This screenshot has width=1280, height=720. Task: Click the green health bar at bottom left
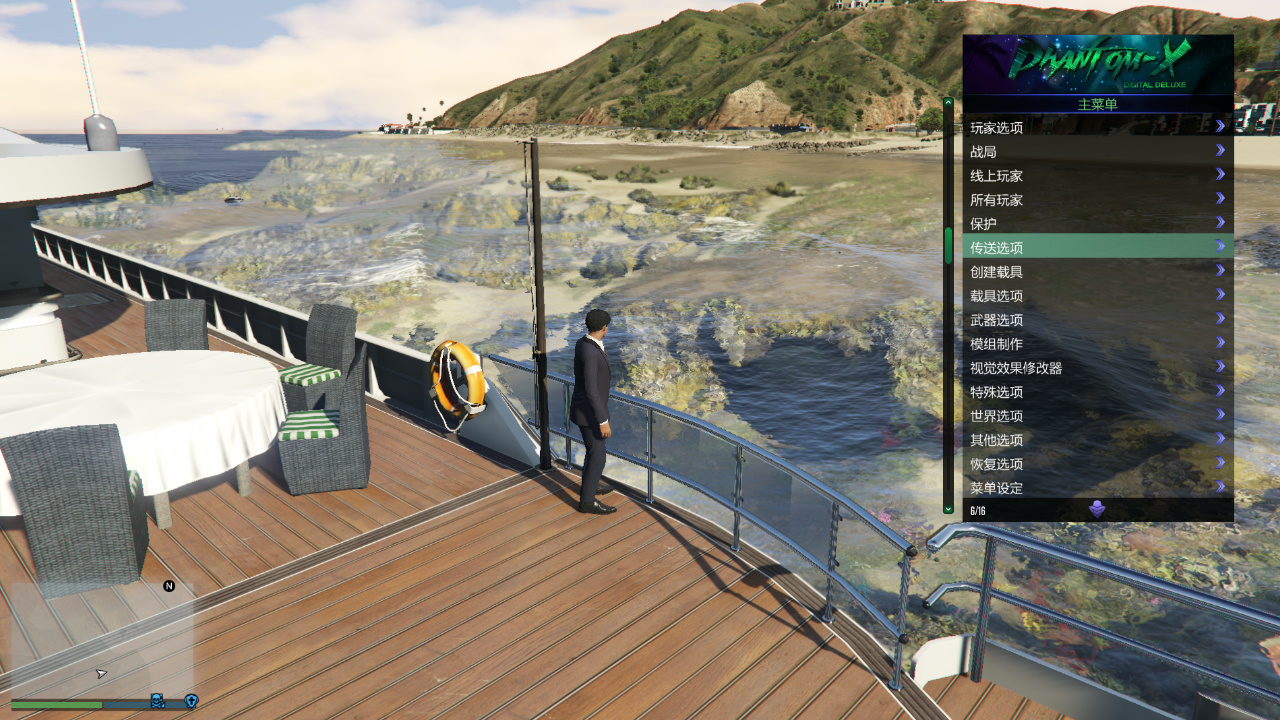pyautogui.click(x=55, y=704)
